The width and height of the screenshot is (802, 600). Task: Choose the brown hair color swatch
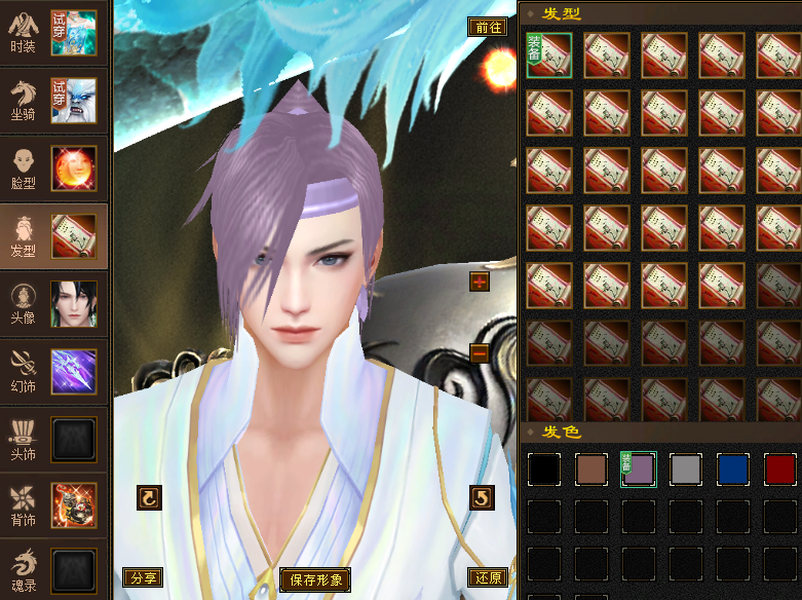coord(591,469)
